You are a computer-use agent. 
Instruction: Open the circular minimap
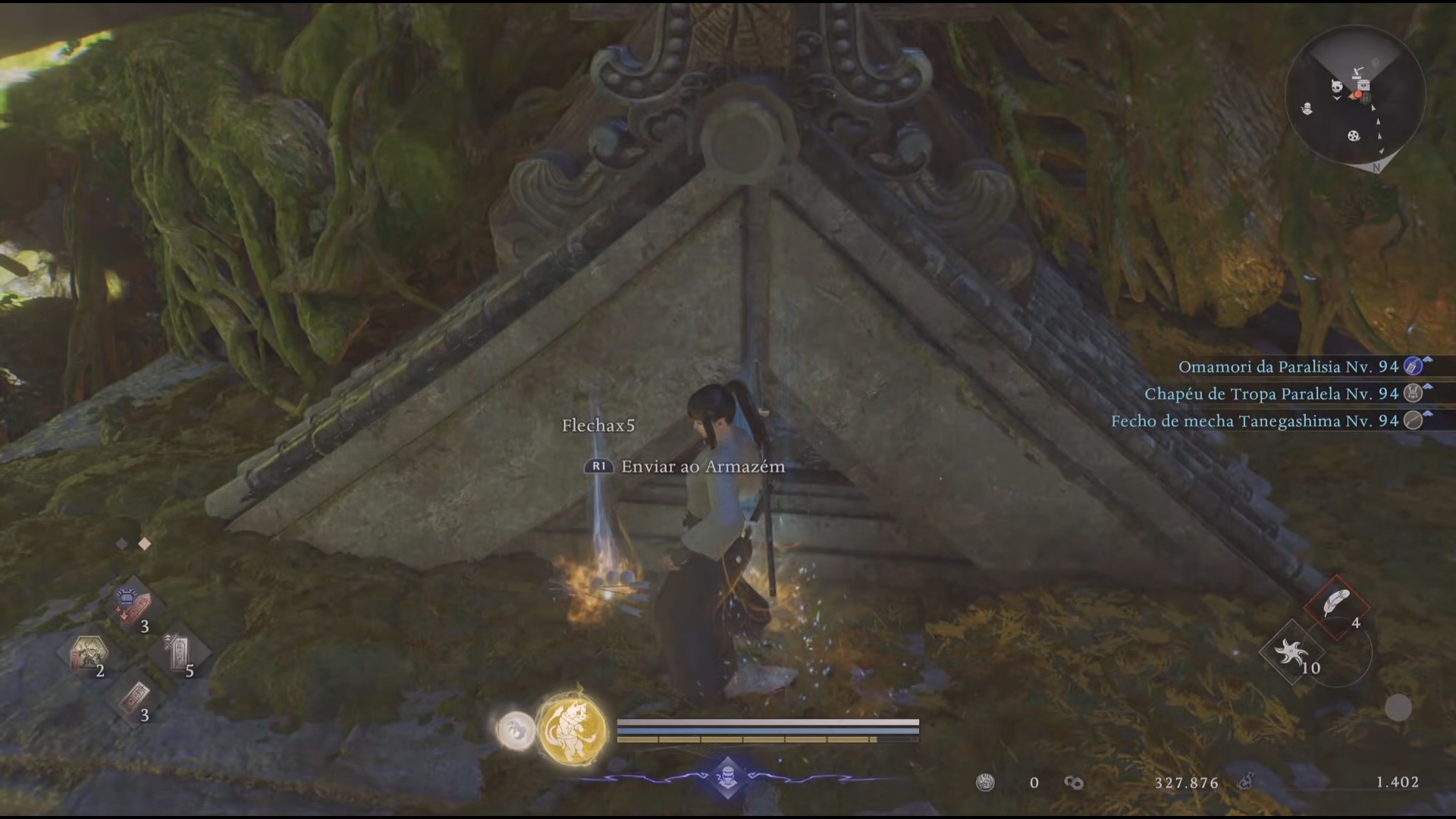[1355, 95]
